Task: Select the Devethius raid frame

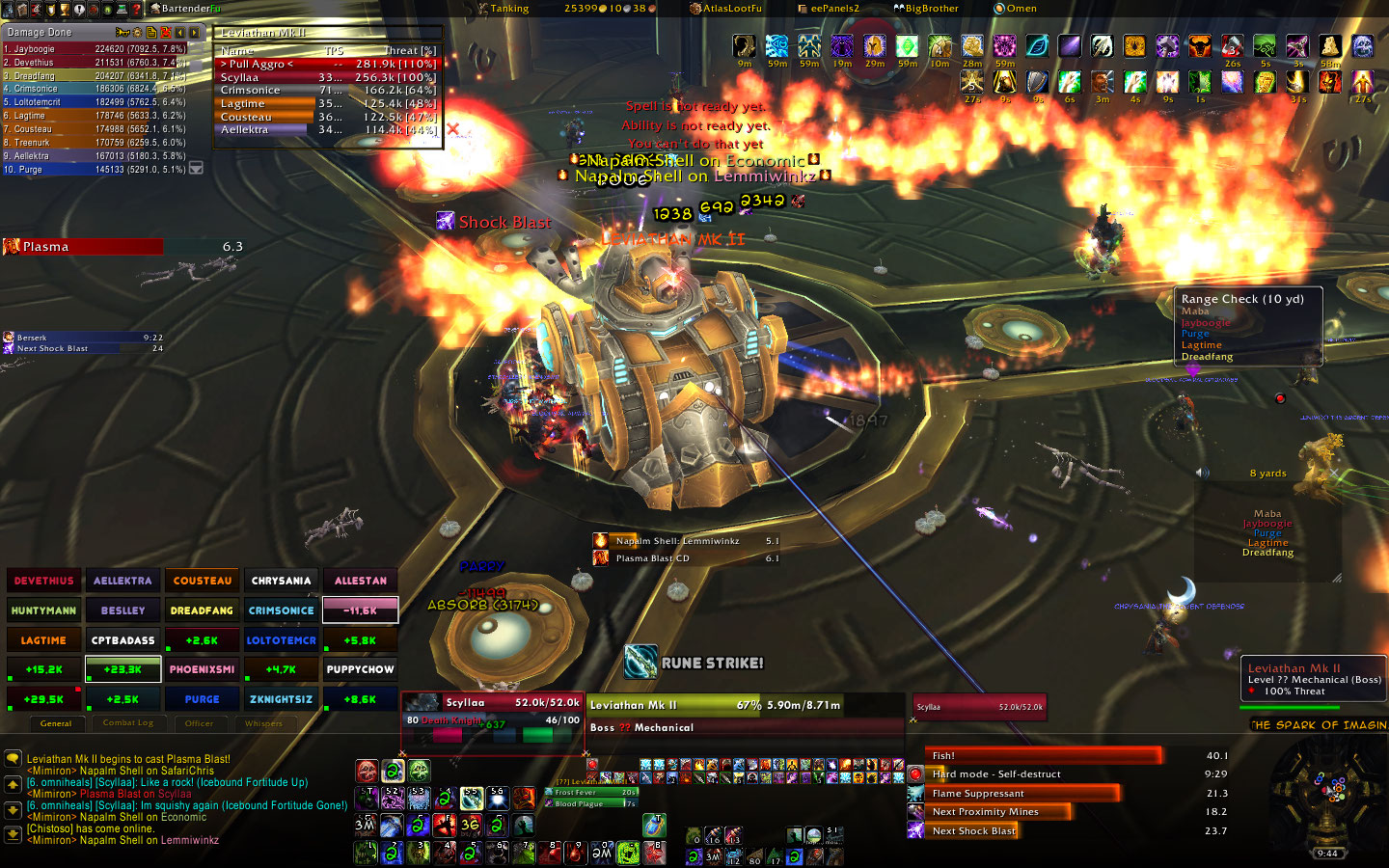Action: [43, 581]
